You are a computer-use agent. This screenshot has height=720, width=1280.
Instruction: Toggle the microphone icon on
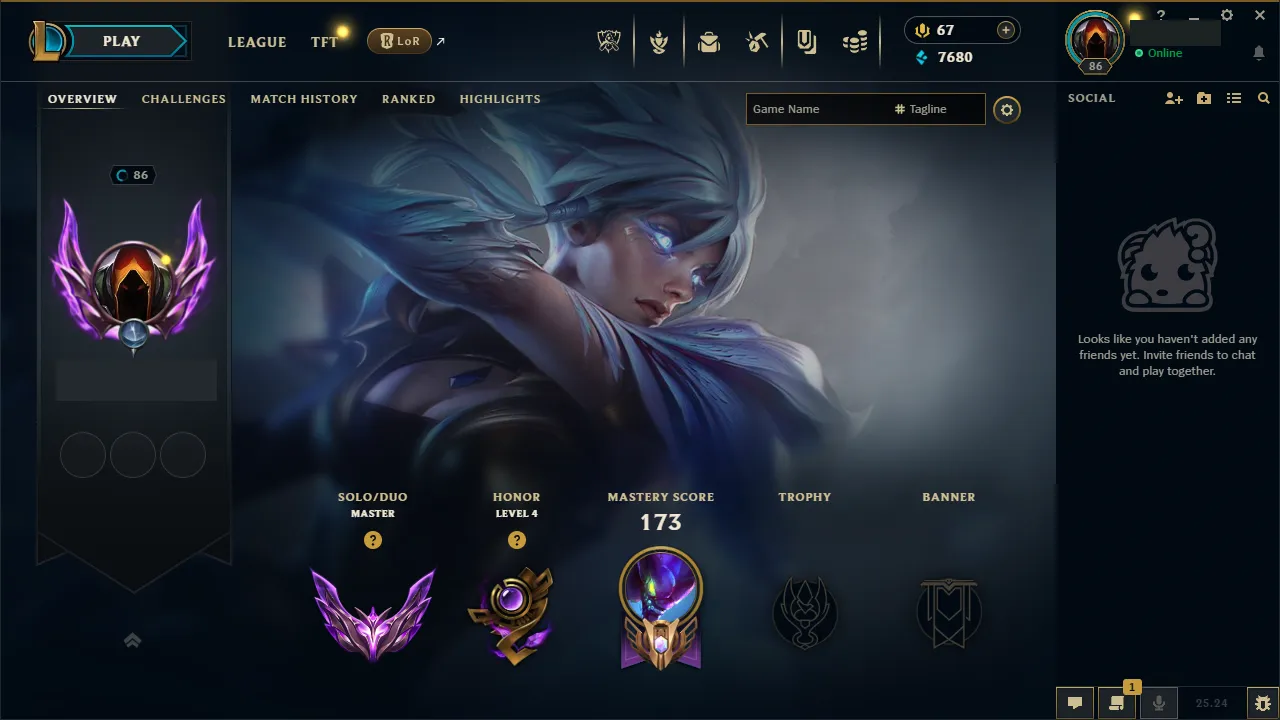[1158, 702]
